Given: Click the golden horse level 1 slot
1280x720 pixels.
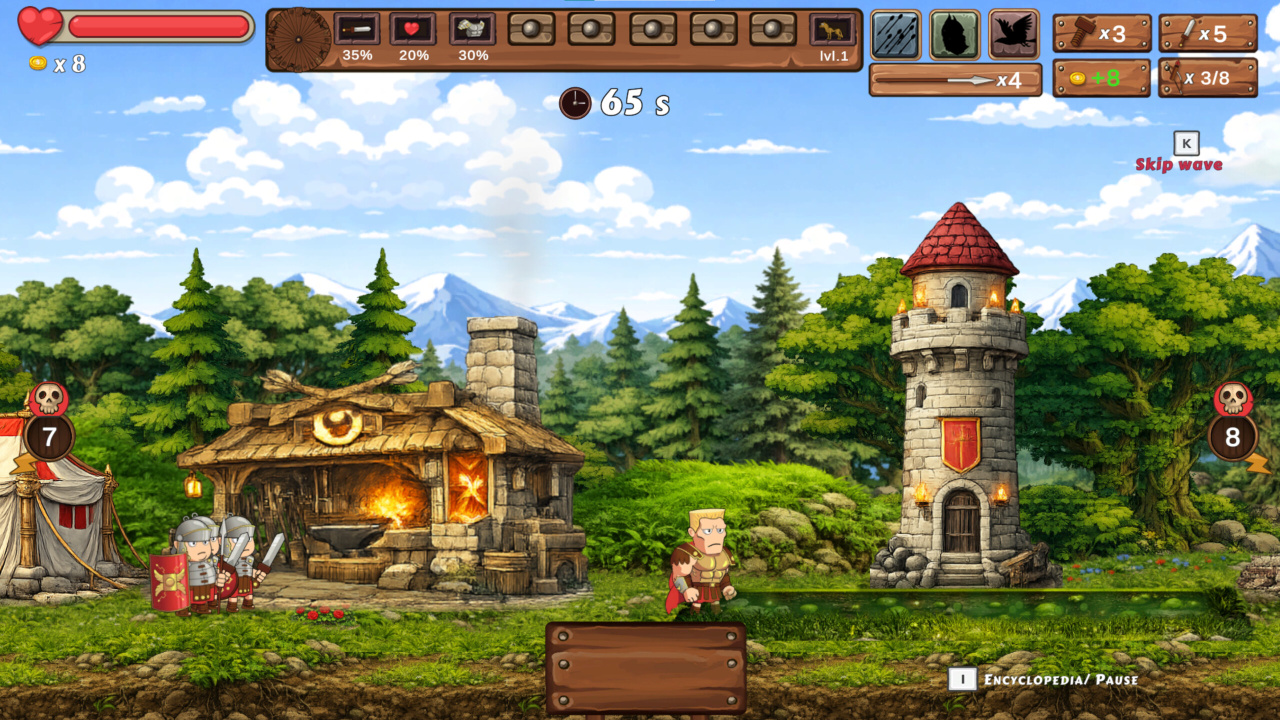Looking at the screenshot, I should 832,29.
